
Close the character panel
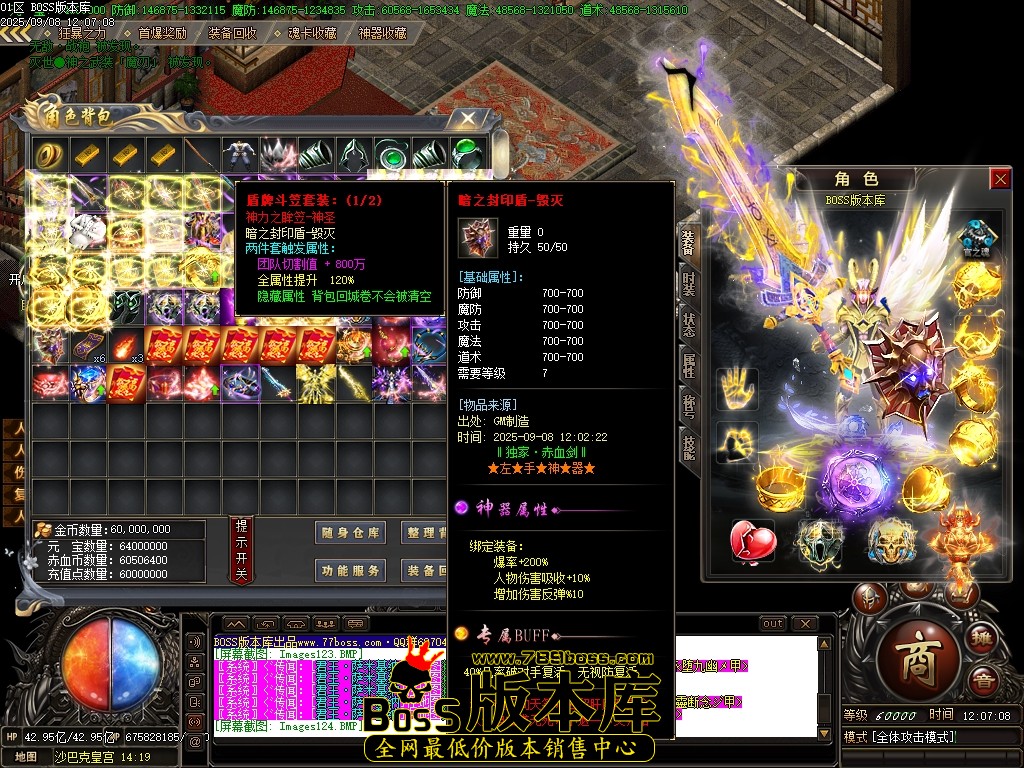(x=999, y=179)
